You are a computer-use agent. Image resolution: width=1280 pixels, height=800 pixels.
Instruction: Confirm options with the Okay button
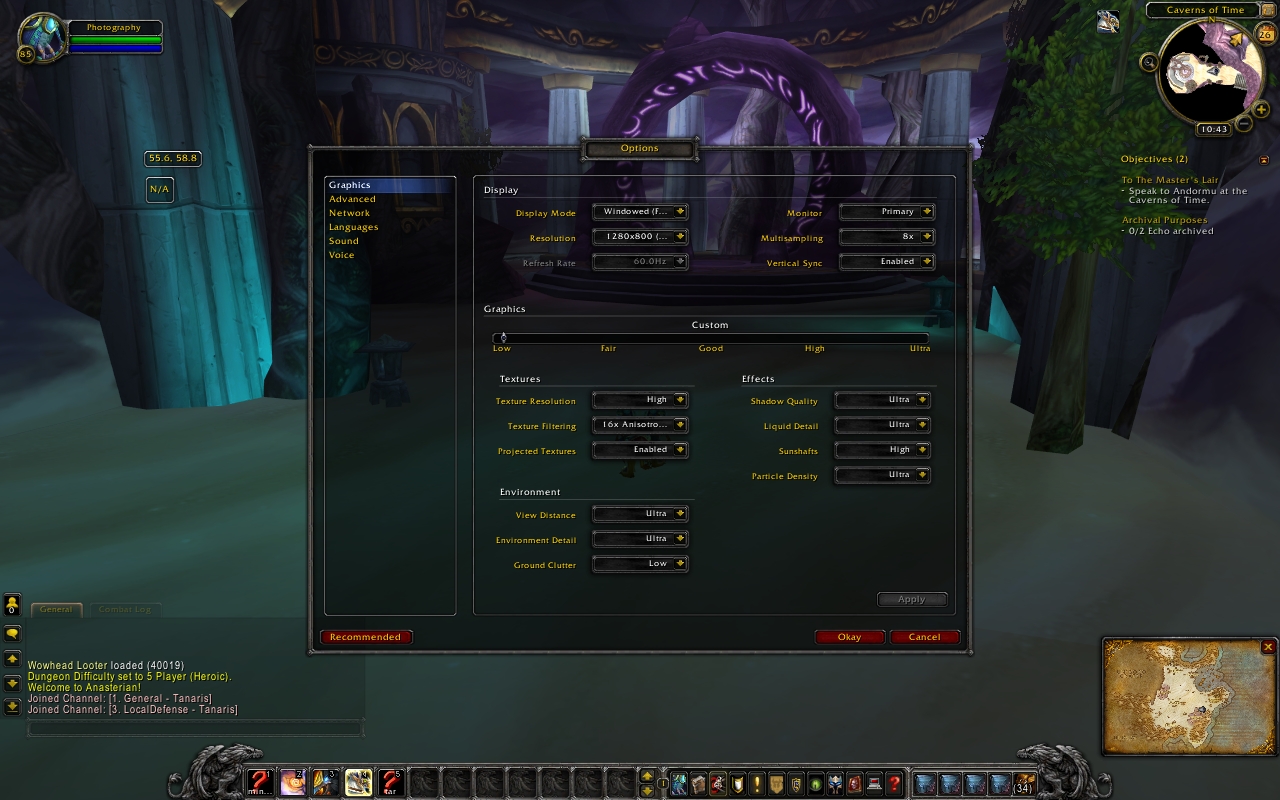[x=849, y=637]
